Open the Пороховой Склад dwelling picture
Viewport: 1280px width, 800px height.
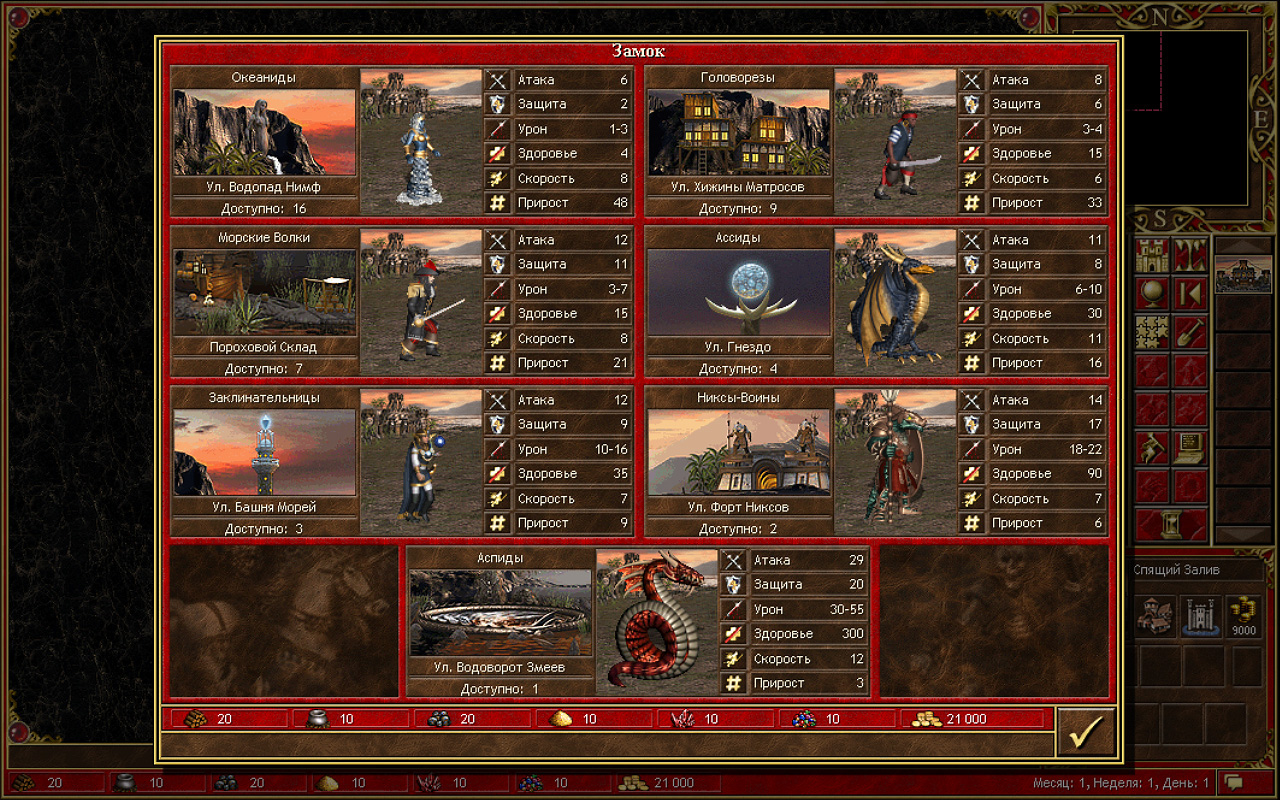click(x=264, y=292)
